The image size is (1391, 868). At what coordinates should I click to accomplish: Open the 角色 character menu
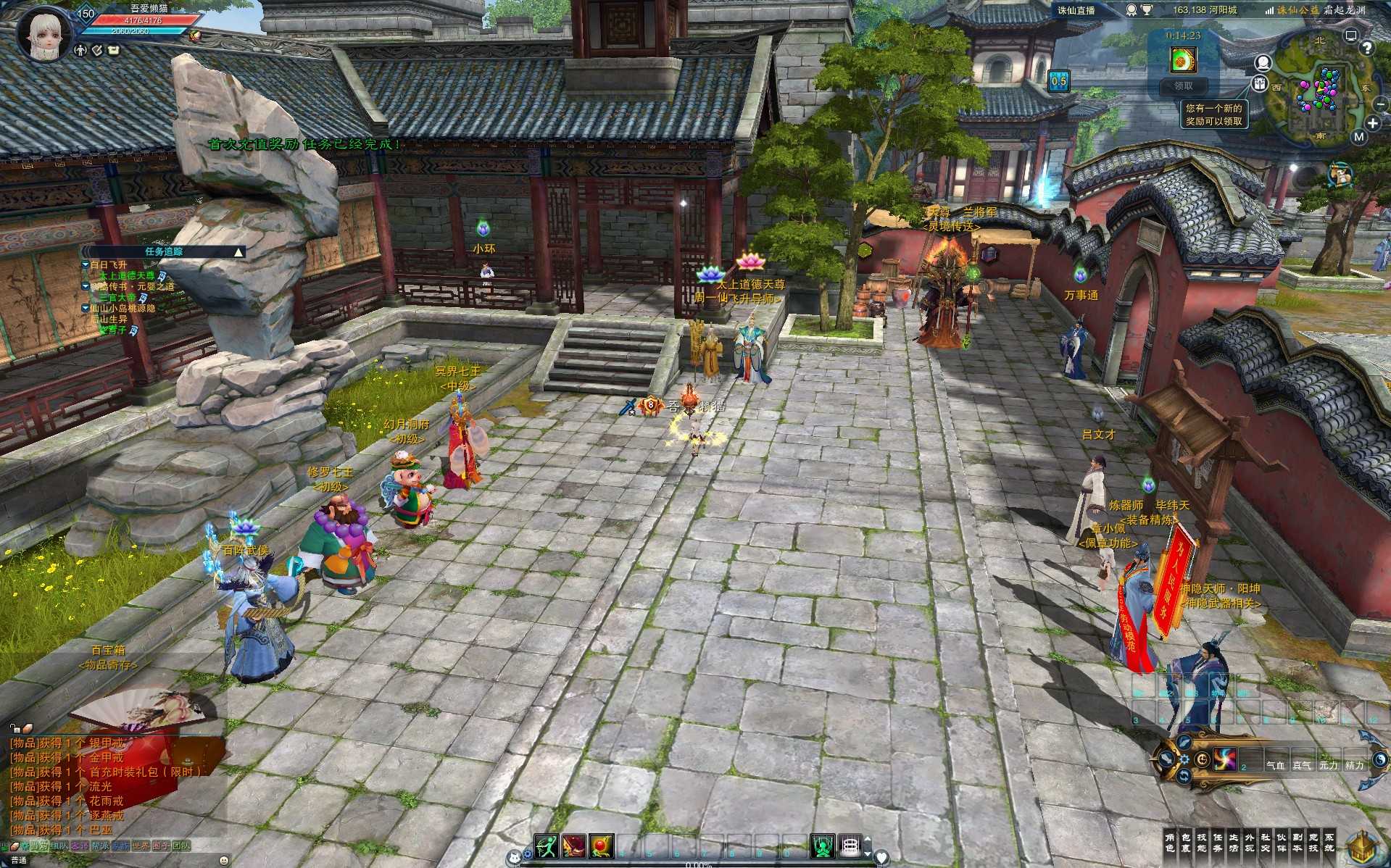coord(1169,843)
